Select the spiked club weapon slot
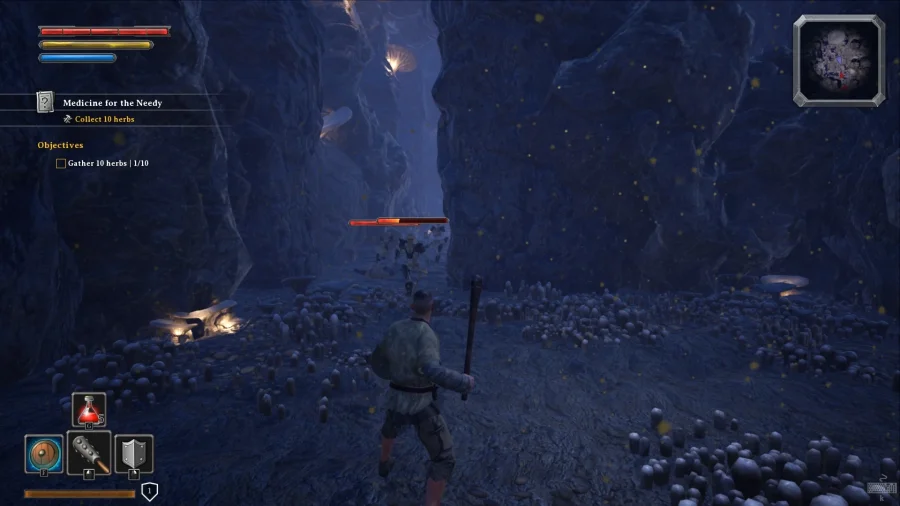The height and width of the screenshot is (506, 900). click(x=88, y=452)
